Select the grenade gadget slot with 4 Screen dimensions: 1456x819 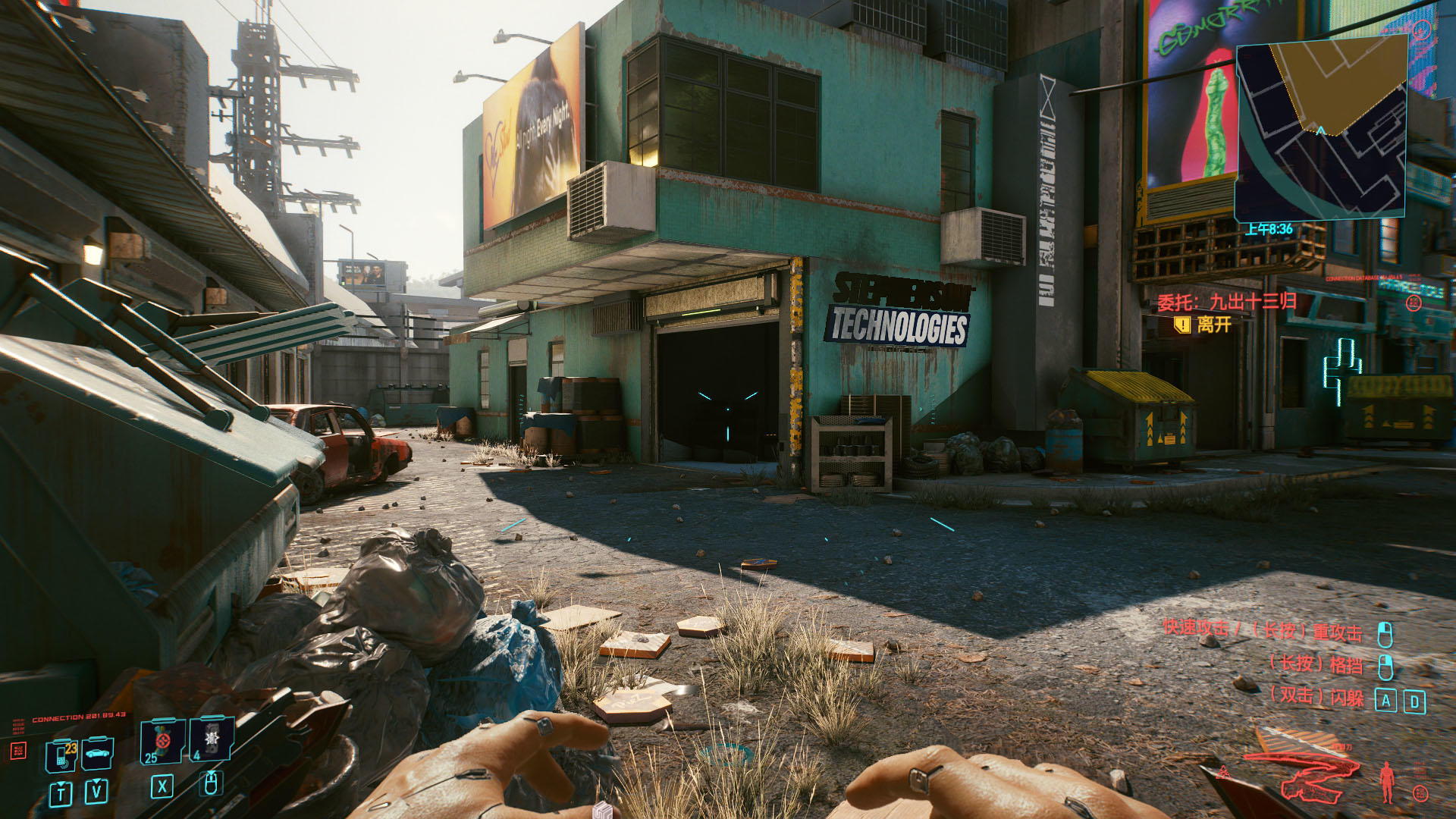(x=211, y=739)
